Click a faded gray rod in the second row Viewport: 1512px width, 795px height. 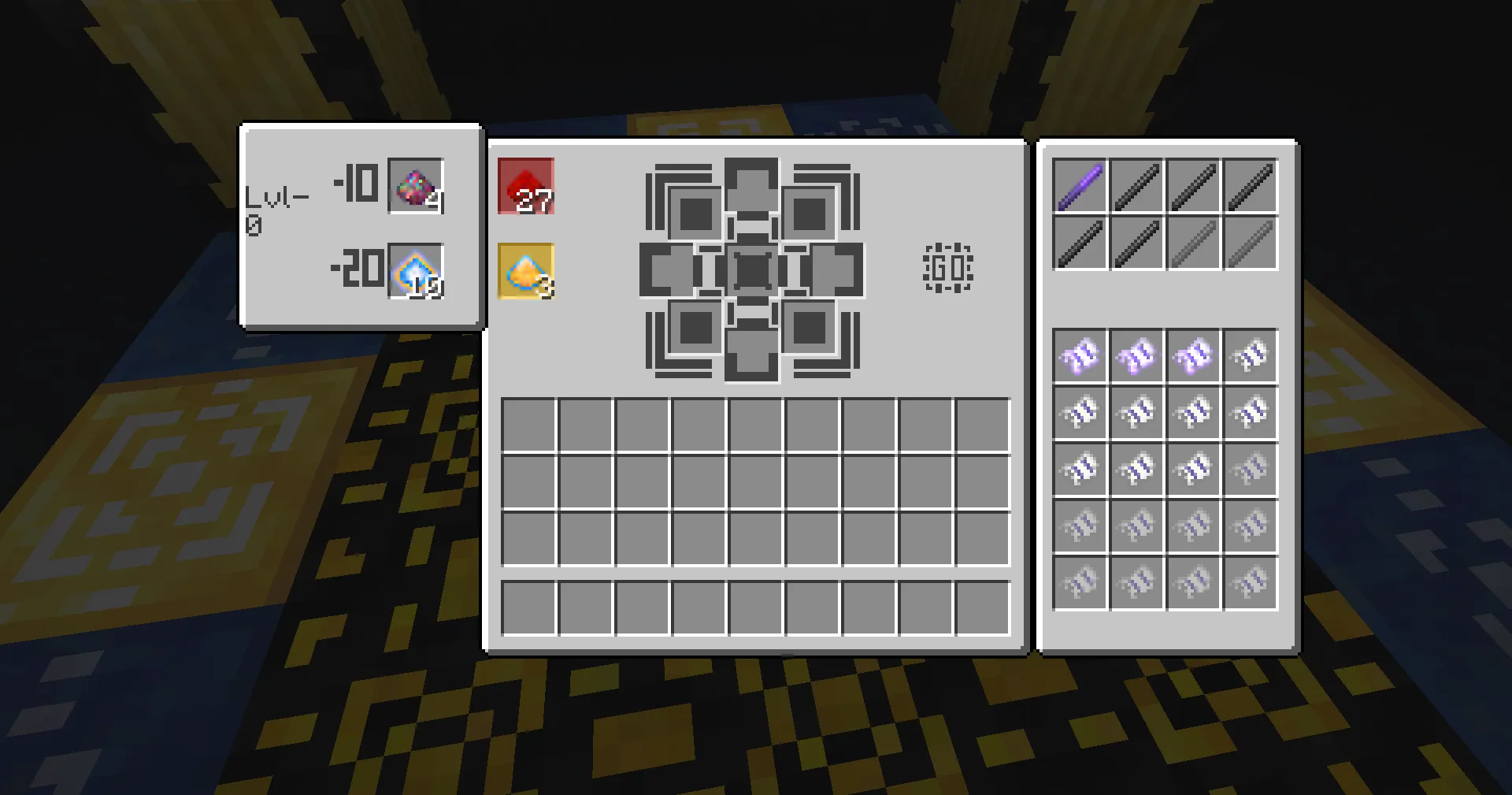click(x=1194, y=240)
